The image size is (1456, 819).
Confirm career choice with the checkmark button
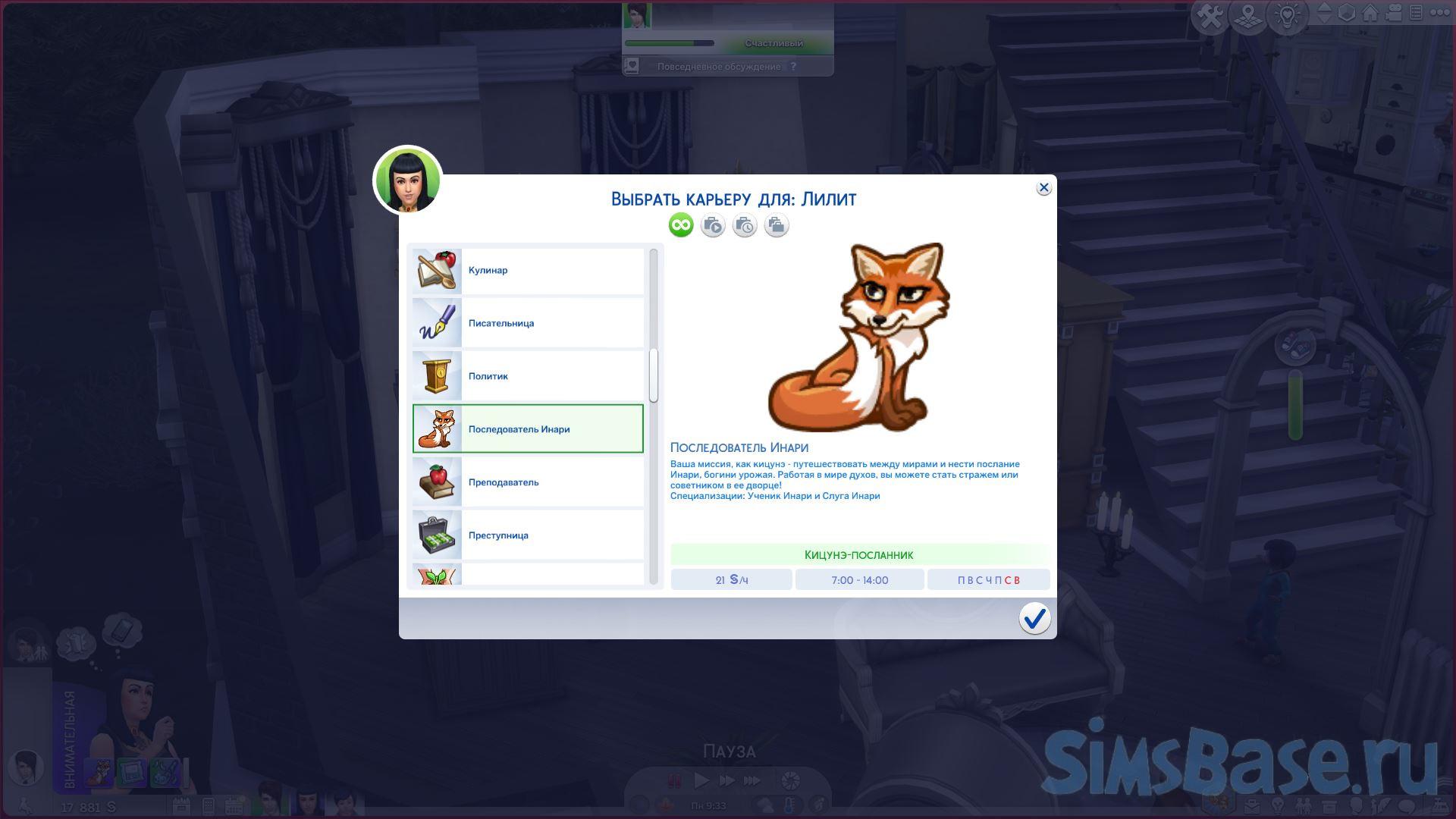tap(1034, 618)
